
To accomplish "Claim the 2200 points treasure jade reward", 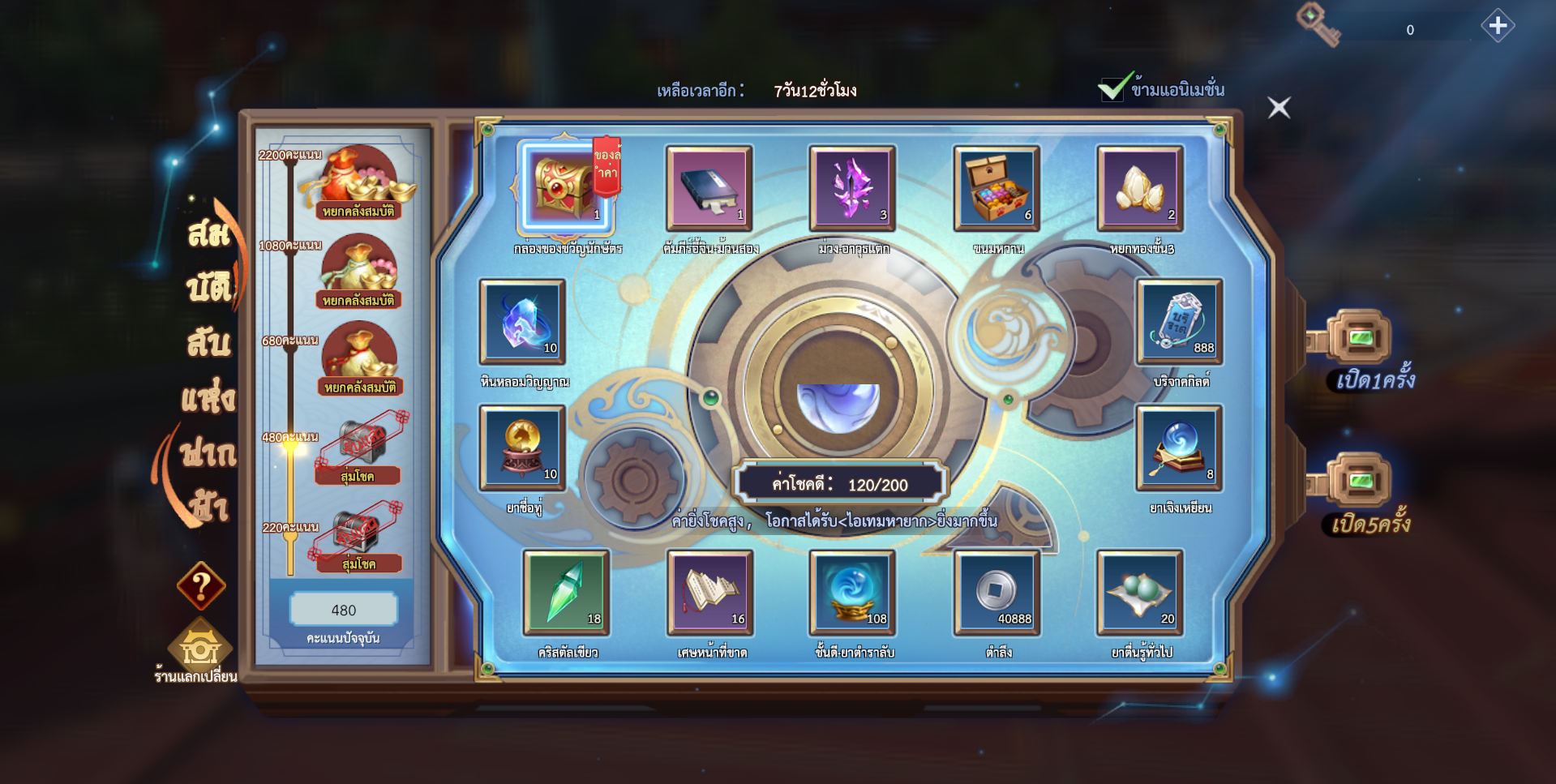I will (359, 182).
